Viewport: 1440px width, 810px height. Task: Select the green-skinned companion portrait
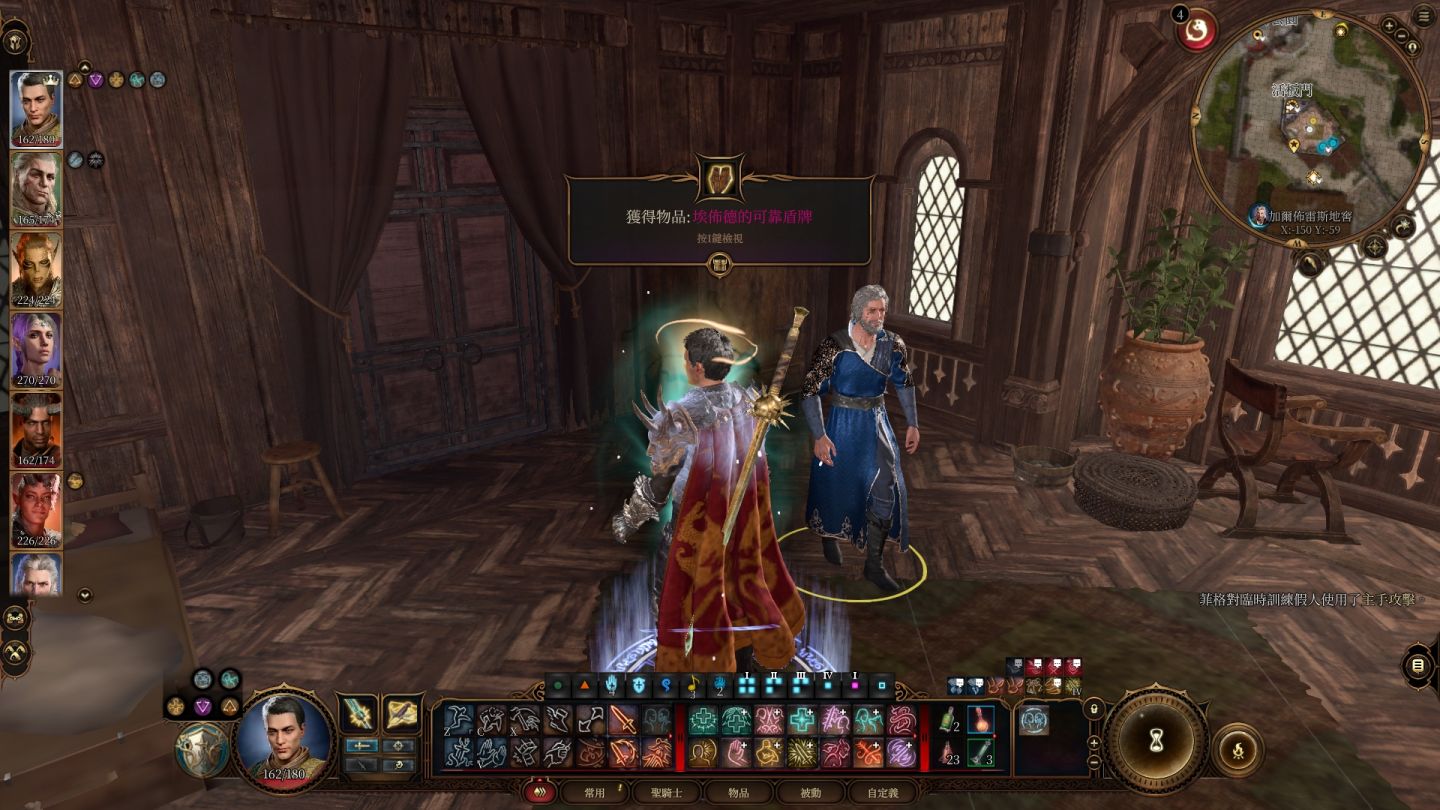pyautogui.click(x=36, y=269)
